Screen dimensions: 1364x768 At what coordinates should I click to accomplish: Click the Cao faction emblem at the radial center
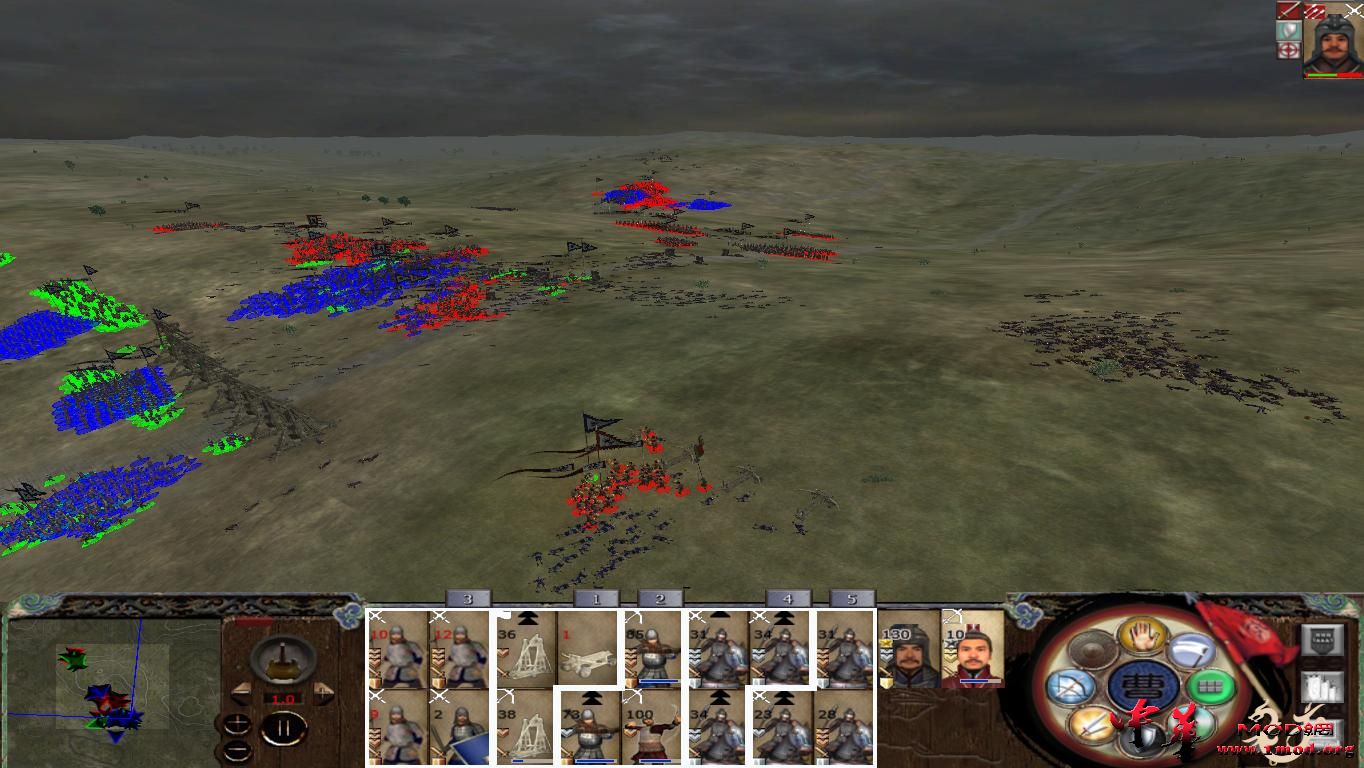pyautogui.click(x=1143, y=684)
